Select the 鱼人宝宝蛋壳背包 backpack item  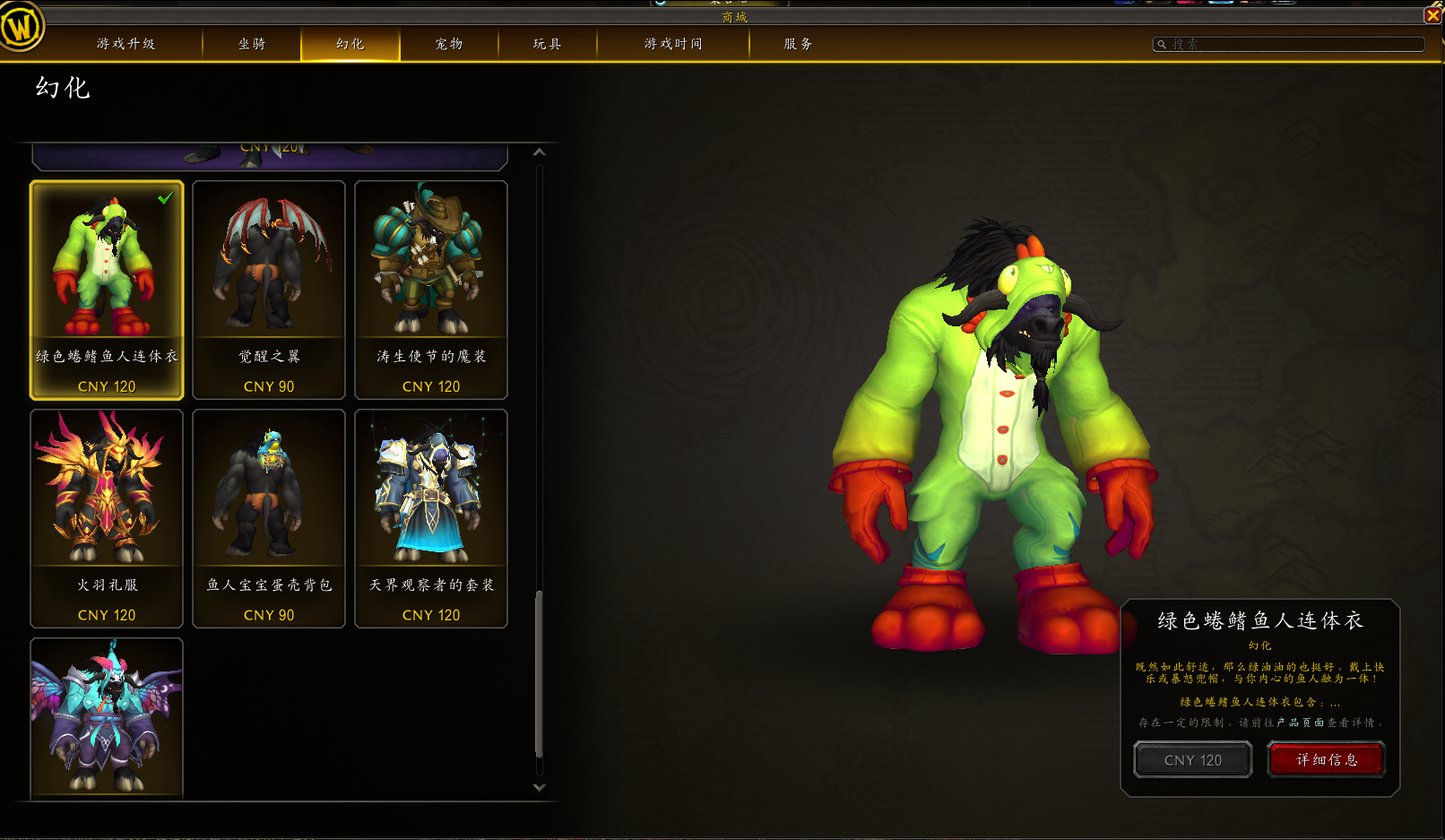click(269, 518)
